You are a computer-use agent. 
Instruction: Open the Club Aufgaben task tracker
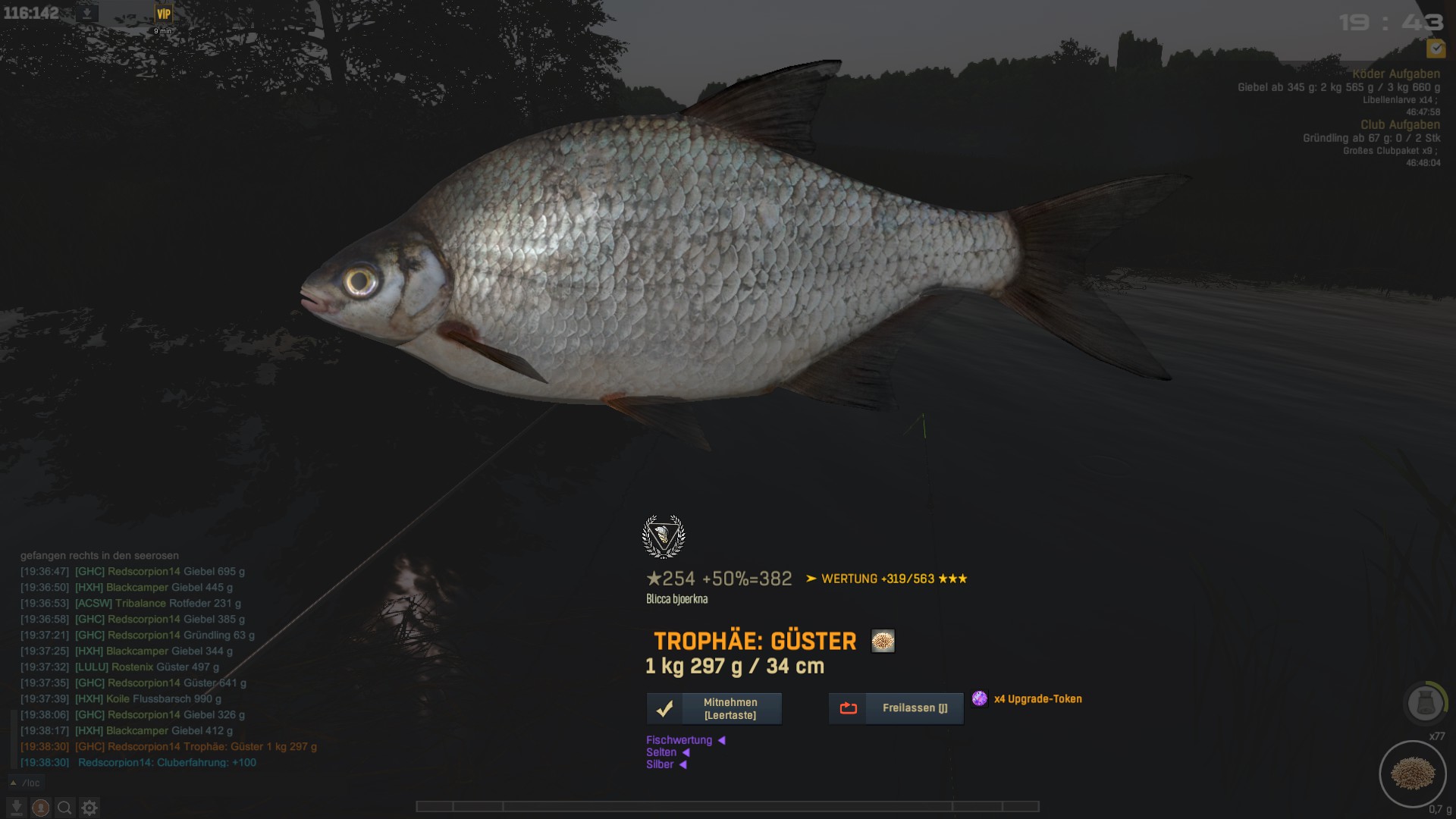coord(1399,124)
